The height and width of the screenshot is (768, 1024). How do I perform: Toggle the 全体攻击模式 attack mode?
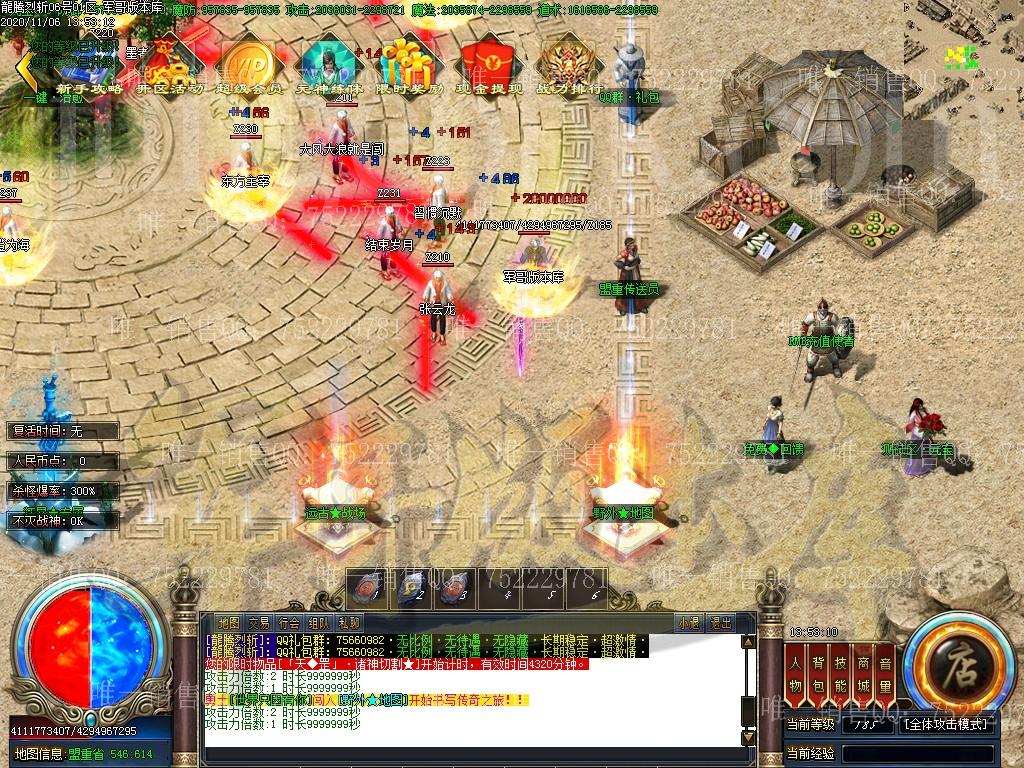coord(947,723)
